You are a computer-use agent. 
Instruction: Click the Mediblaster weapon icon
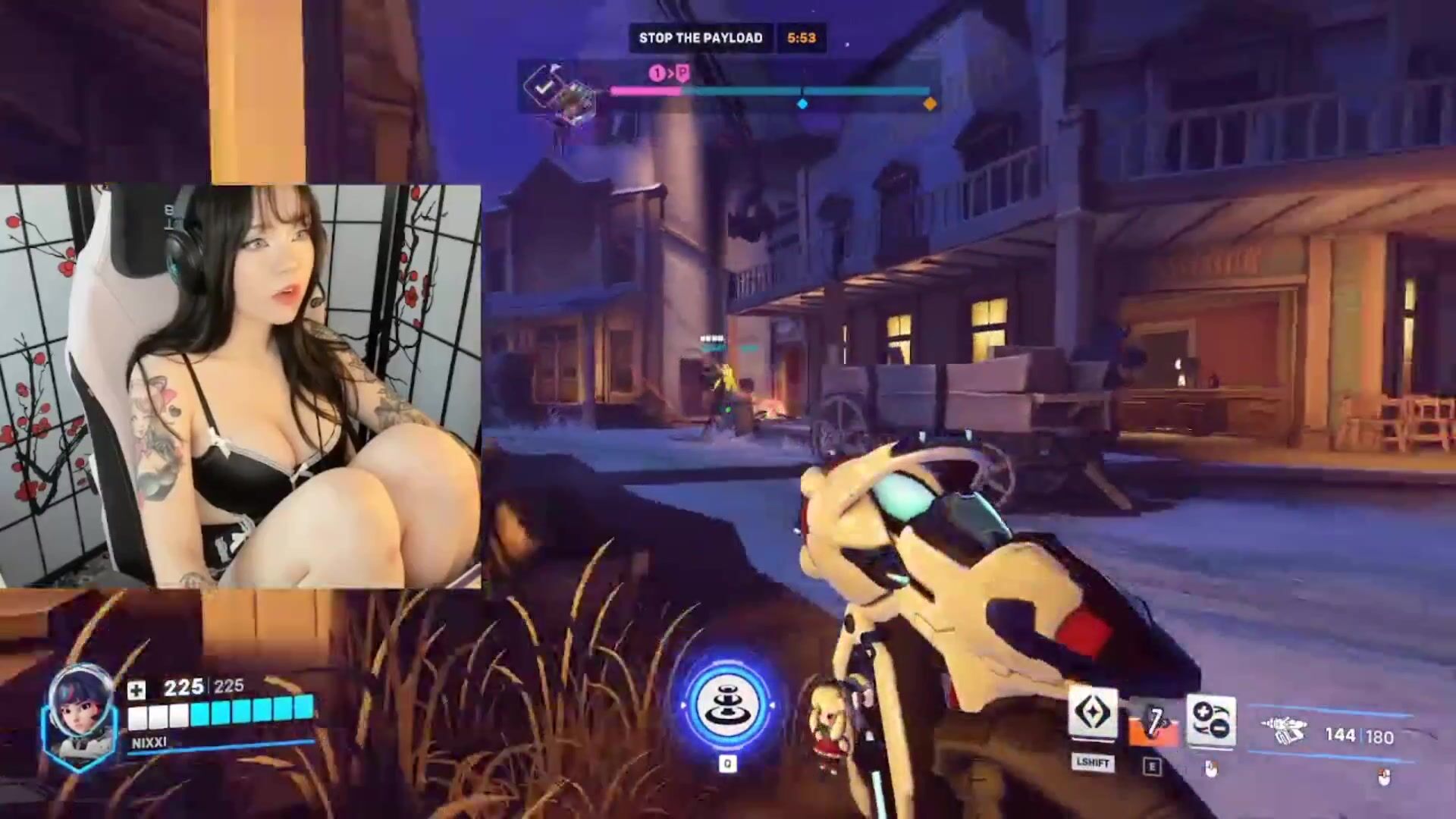pos(1283,731)
